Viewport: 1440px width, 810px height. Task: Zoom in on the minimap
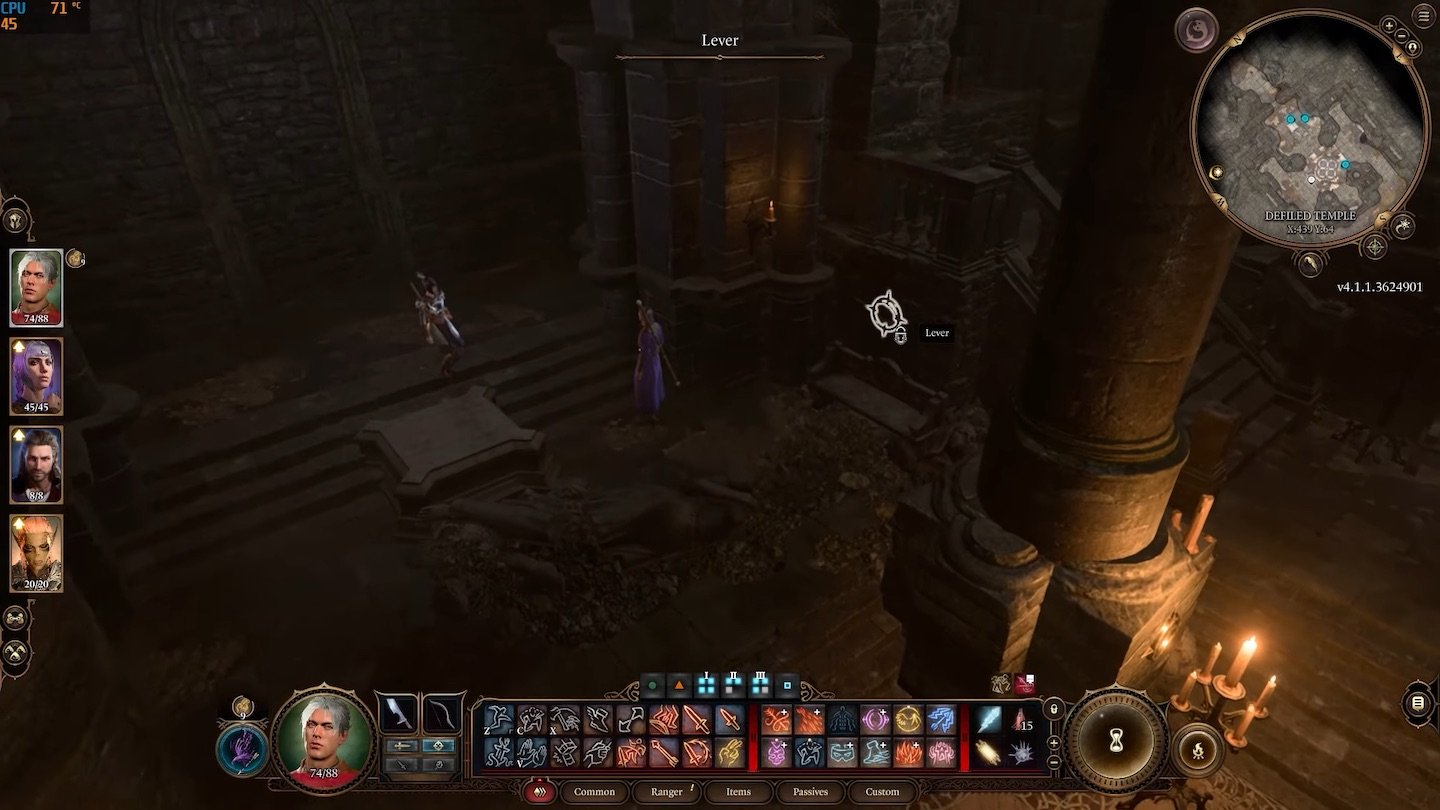1389,25
